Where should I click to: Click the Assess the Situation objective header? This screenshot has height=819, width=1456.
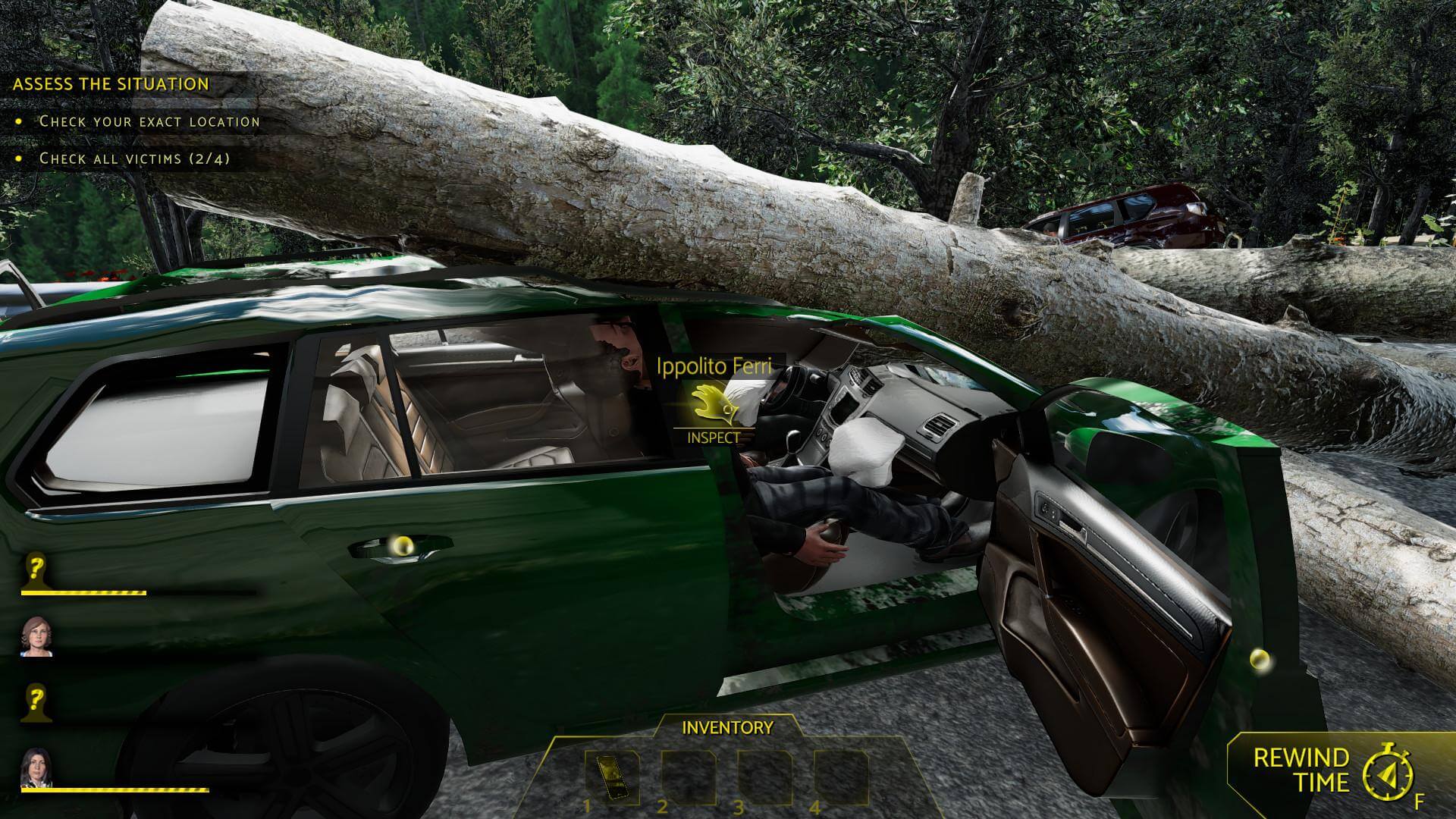111,84
